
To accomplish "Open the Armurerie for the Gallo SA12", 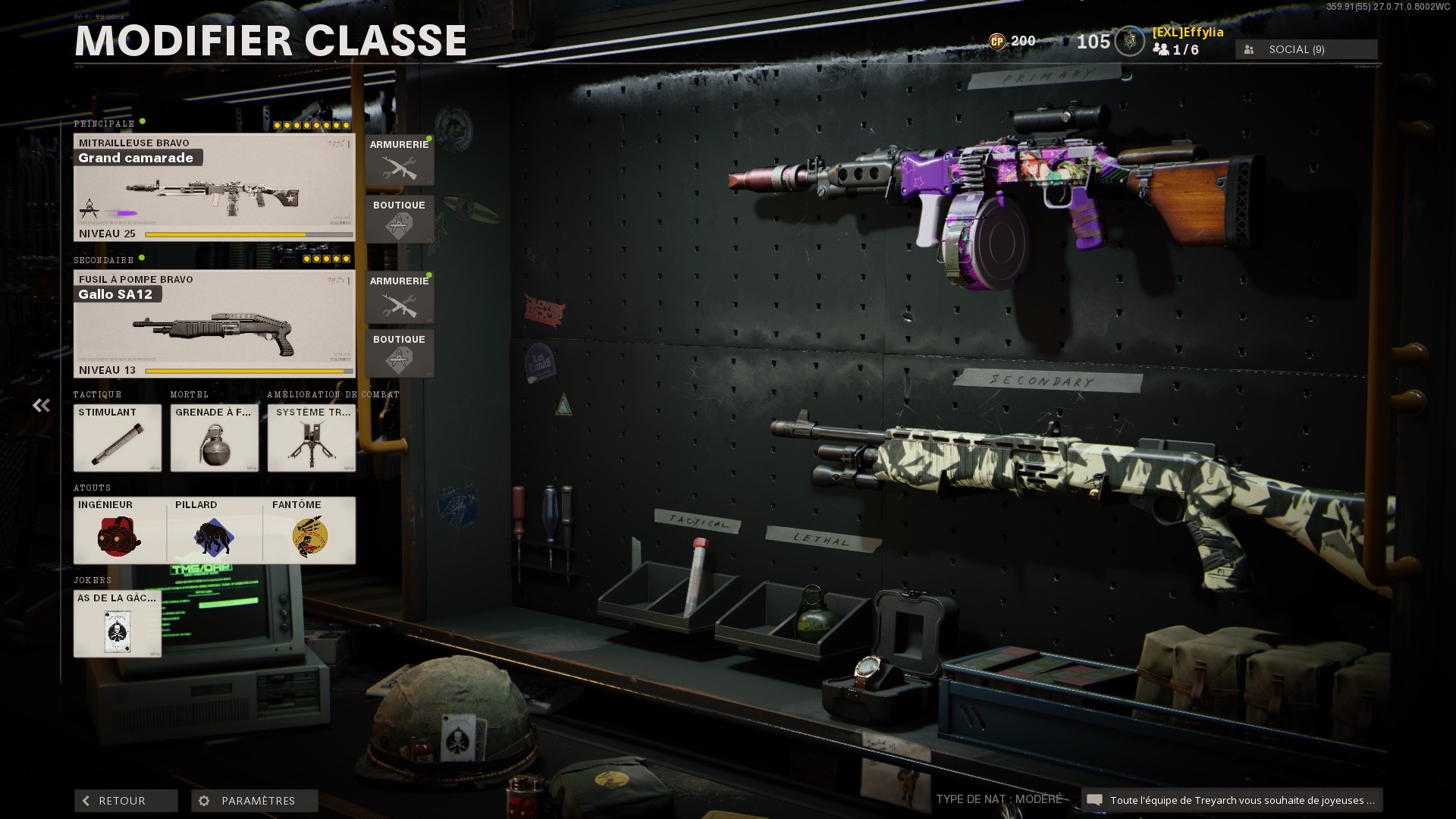I will click(400, 297).
